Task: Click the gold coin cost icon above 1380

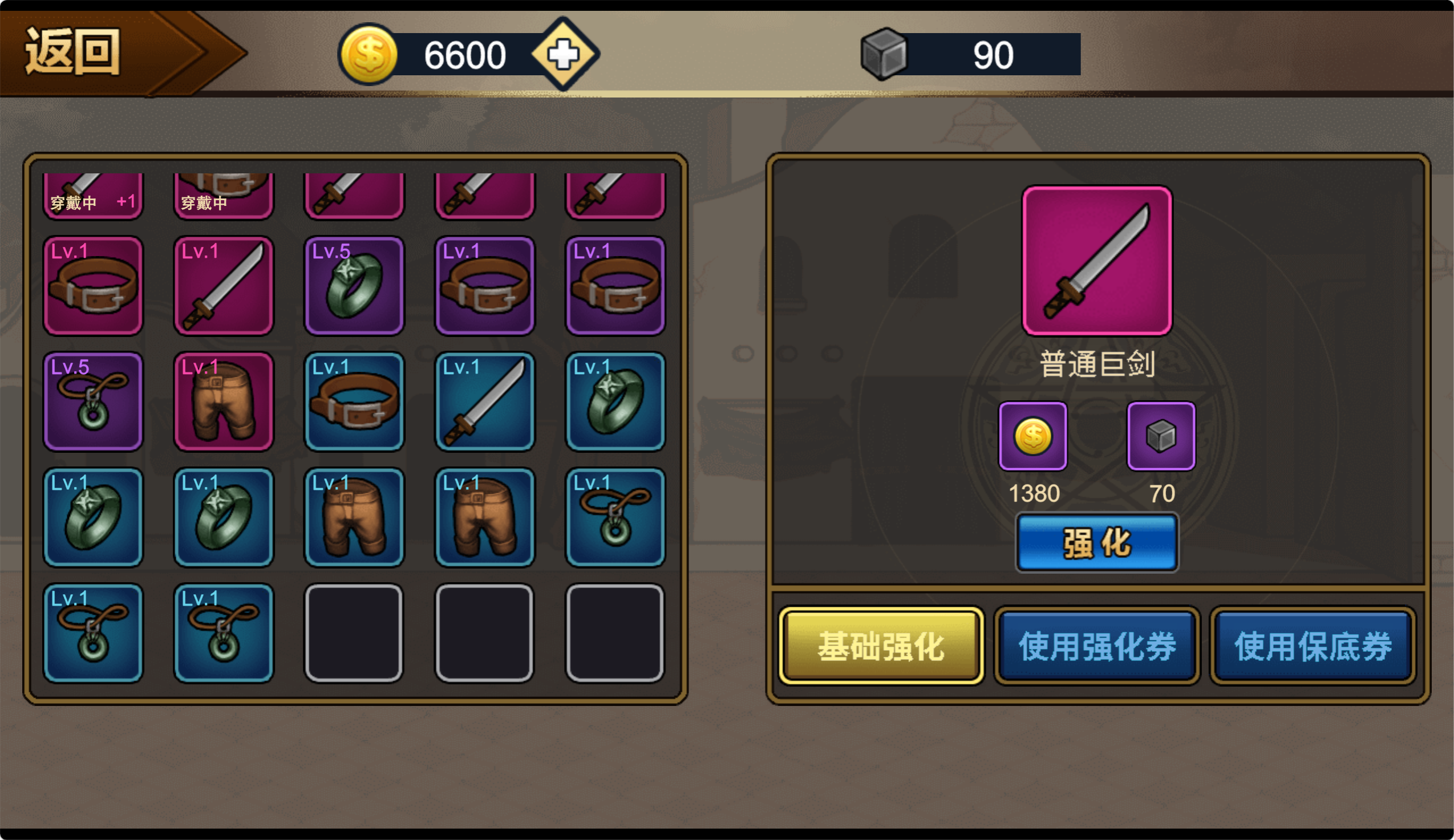Action: point(1033,436)
